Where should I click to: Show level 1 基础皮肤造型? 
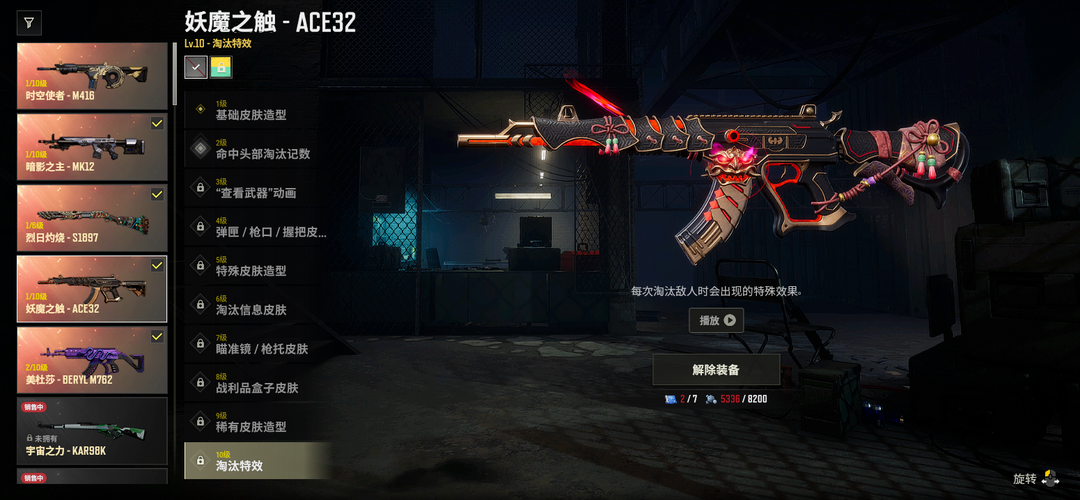pos(257,110)
